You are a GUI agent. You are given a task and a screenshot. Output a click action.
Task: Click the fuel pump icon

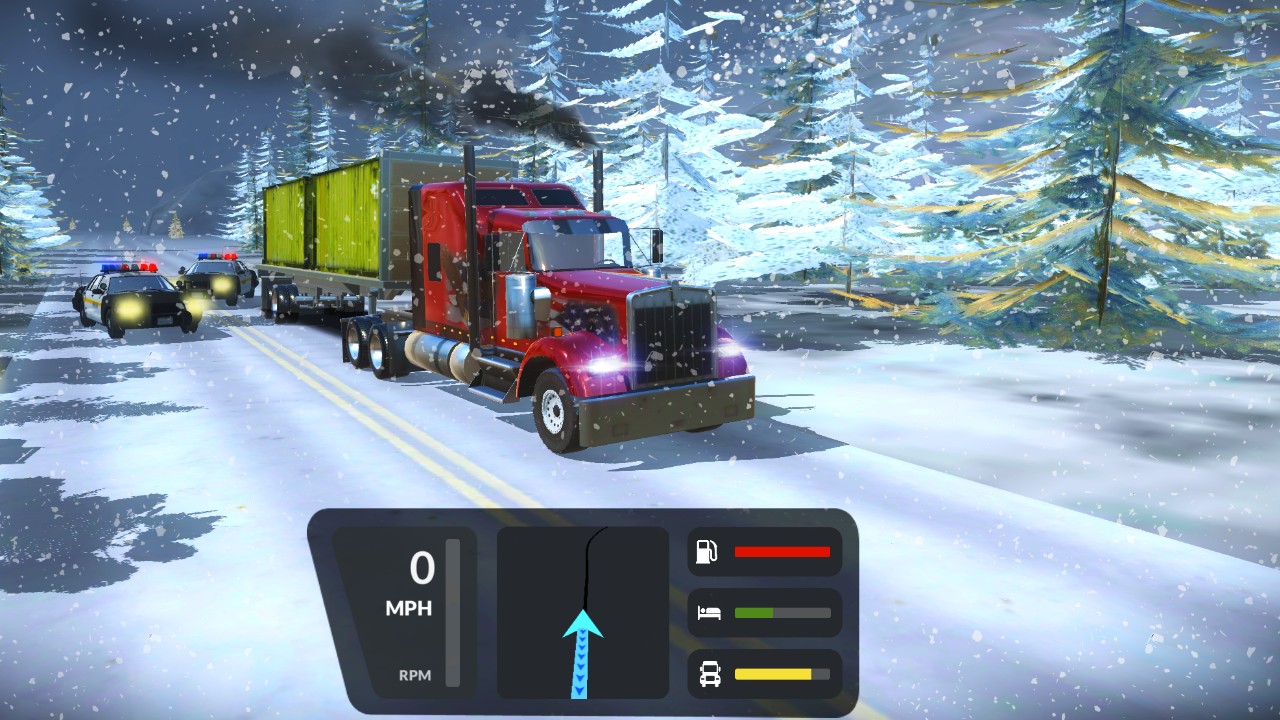pyautogui.click(x=708, y=552)
